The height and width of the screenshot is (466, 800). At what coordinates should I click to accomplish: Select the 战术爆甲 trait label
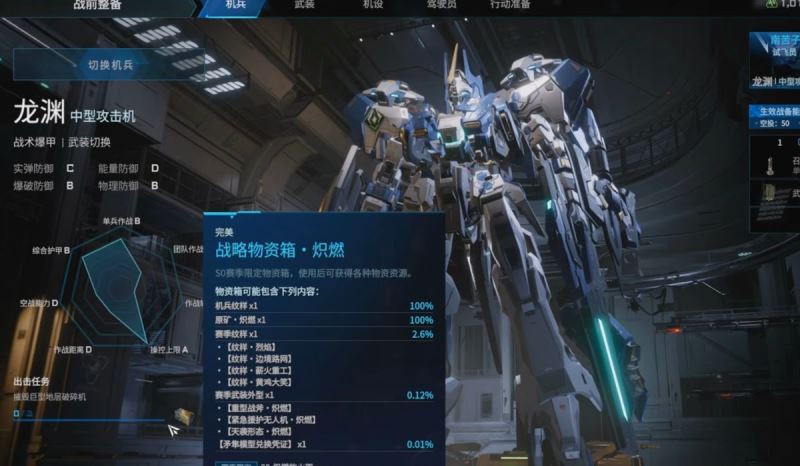[x=35, y=142]
